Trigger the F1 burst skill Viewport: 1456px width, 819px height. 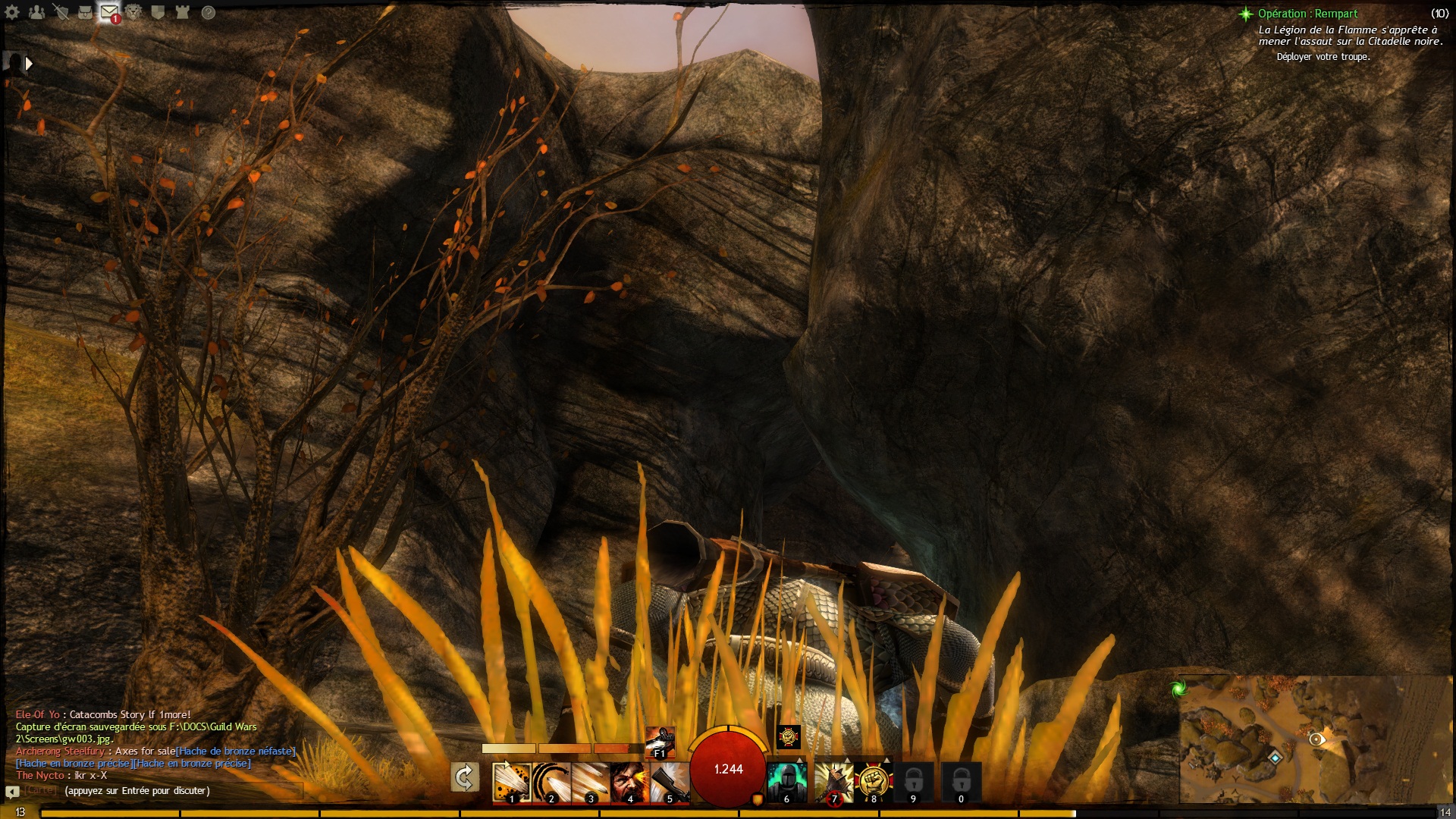(x=659, y=742)
